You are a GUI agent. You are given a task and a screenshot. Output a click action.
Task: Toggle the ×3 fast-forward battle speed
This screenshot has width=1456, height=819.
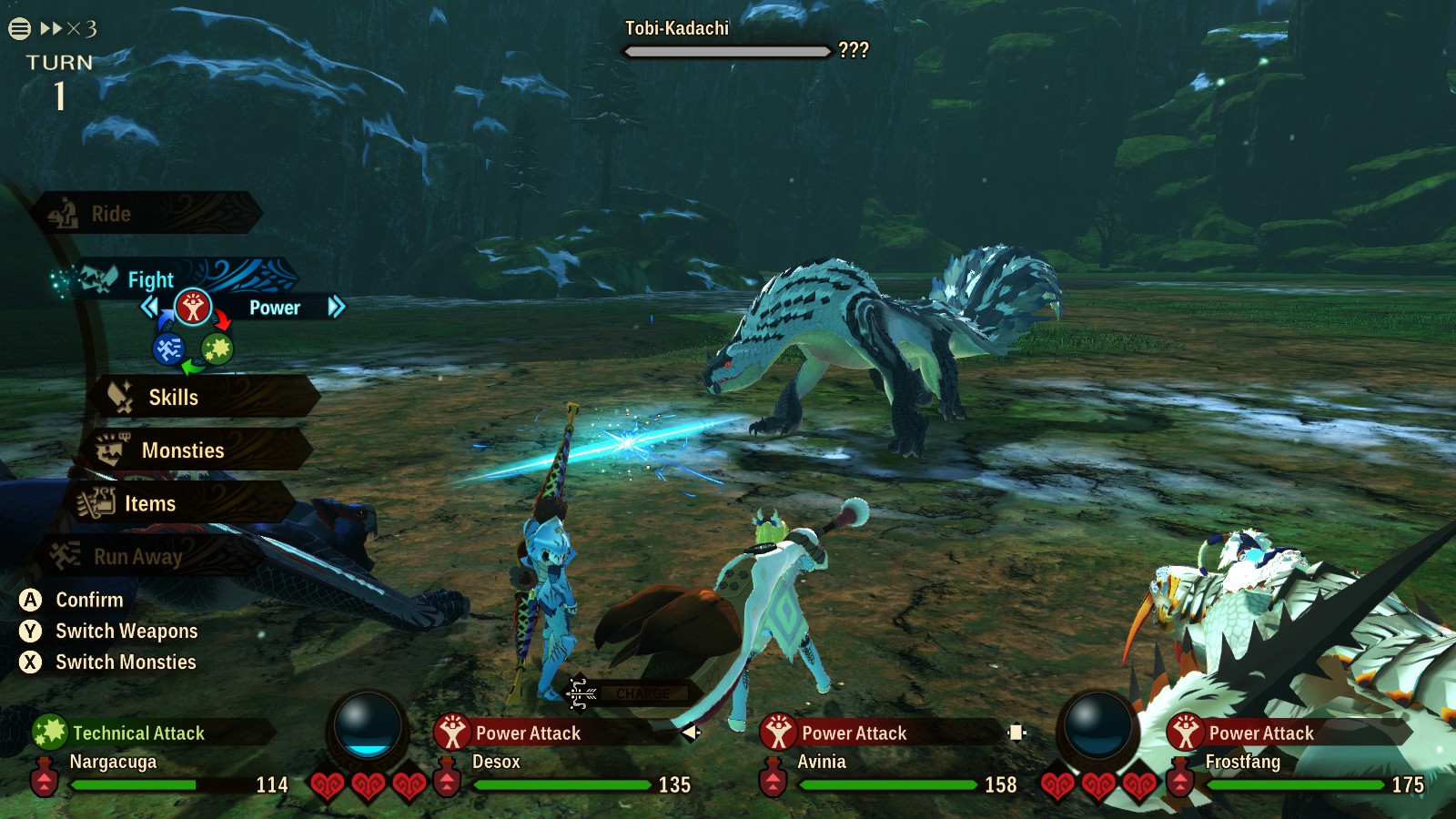pos(68,26)
